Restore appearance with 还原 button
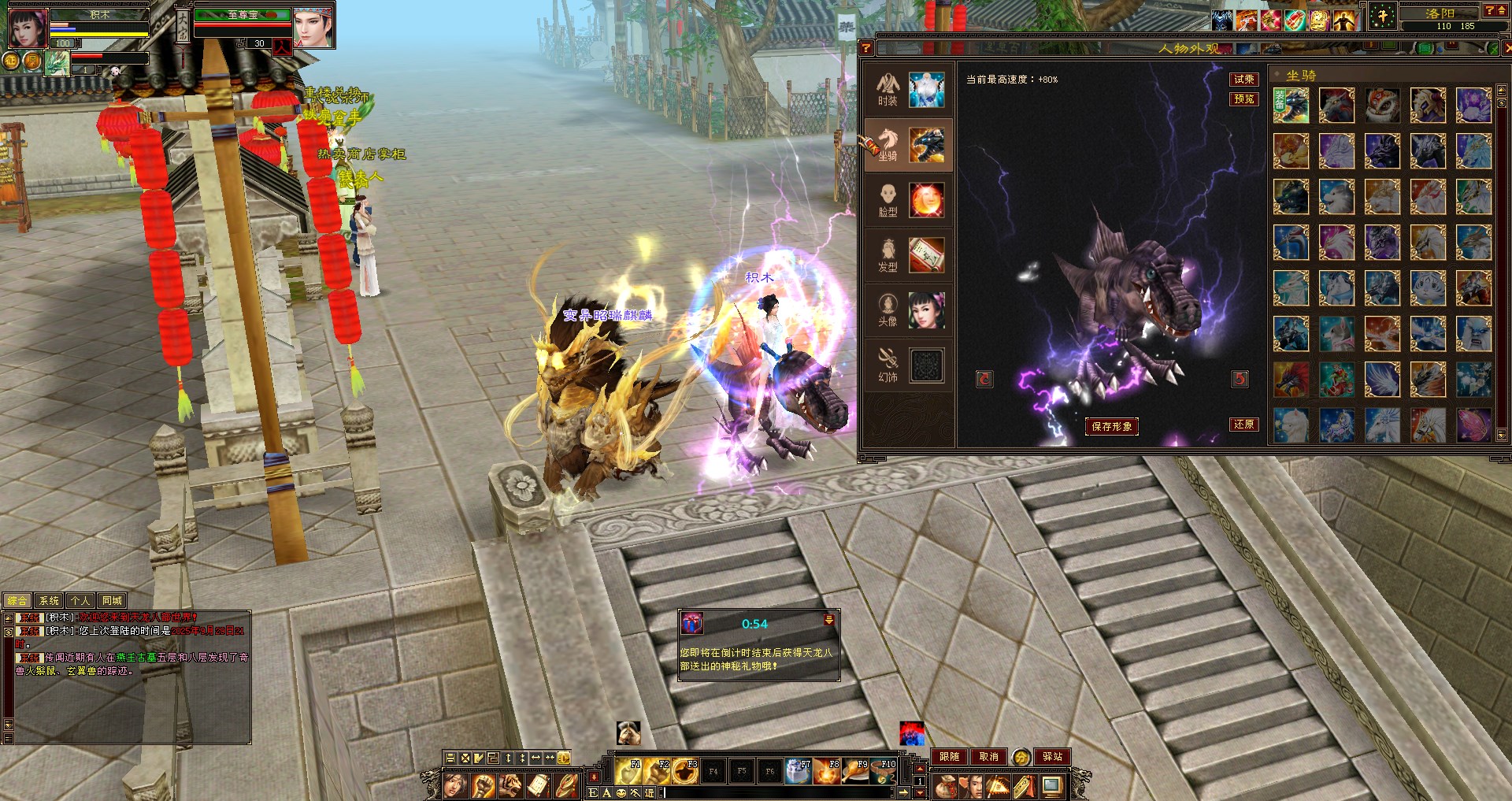The image size is (1512, 801). pos(1244,425)
